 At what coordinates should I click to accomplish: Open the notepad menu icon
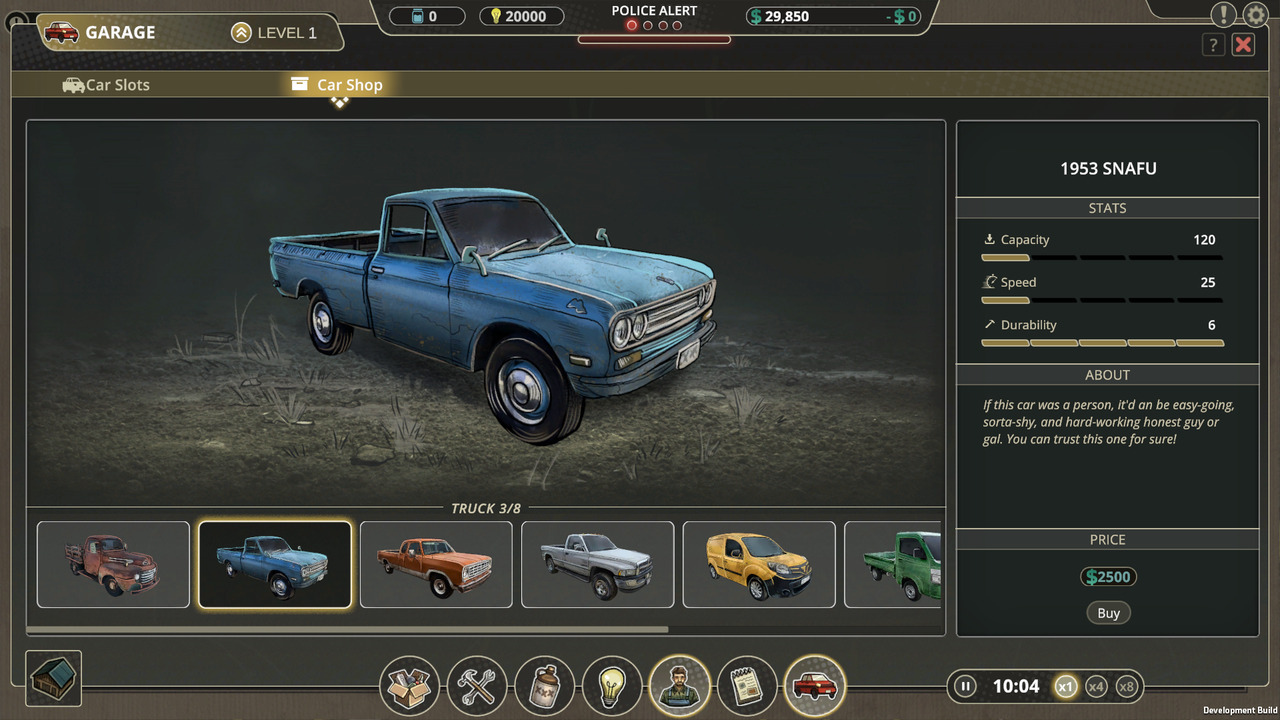pyautogui.click(x=747, y=686)
